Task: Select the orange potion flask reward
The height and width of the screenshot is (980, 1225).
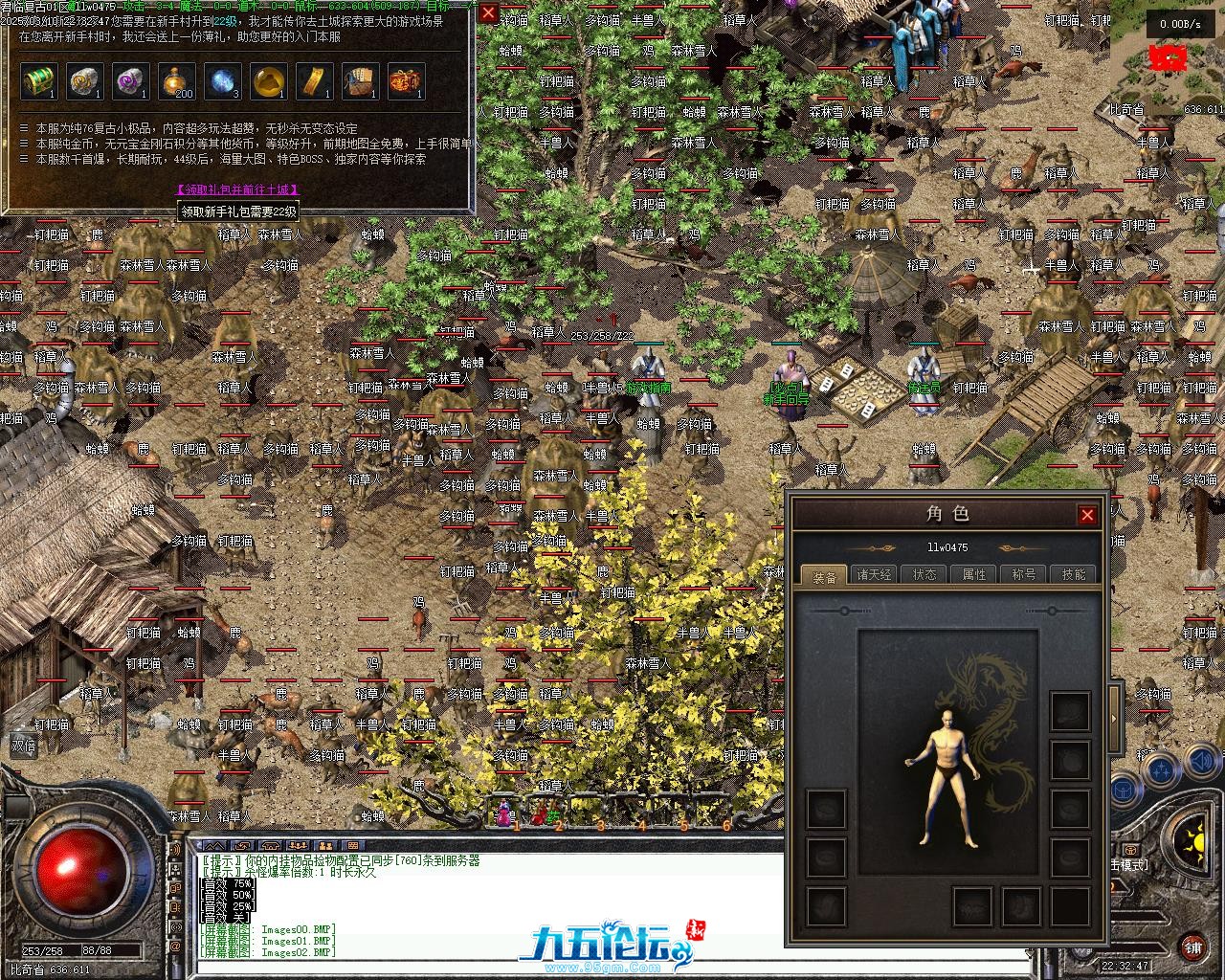Action: point(177,82)
